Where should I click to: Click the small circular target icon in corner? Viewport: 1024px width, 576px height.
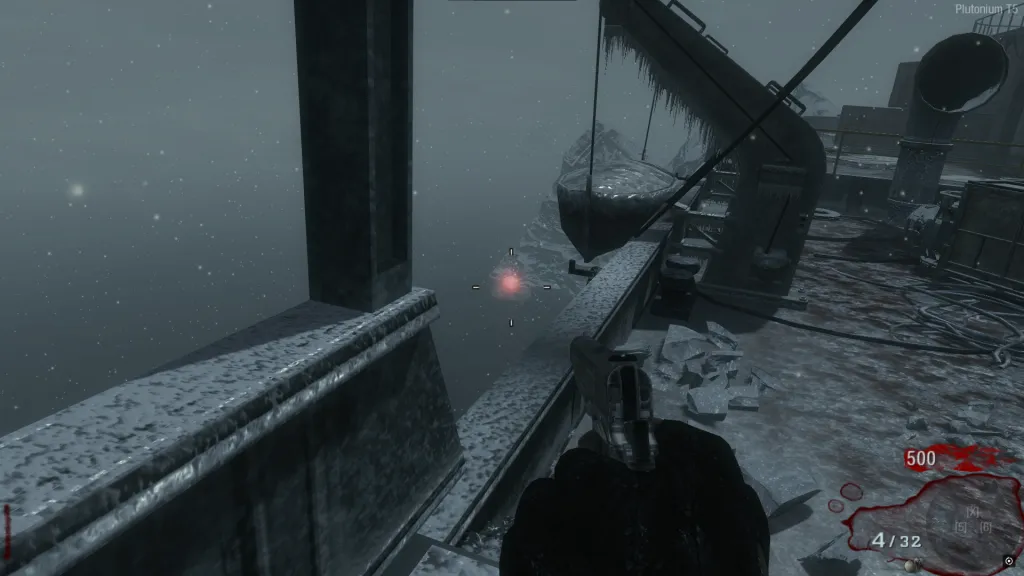point(1008,560)
